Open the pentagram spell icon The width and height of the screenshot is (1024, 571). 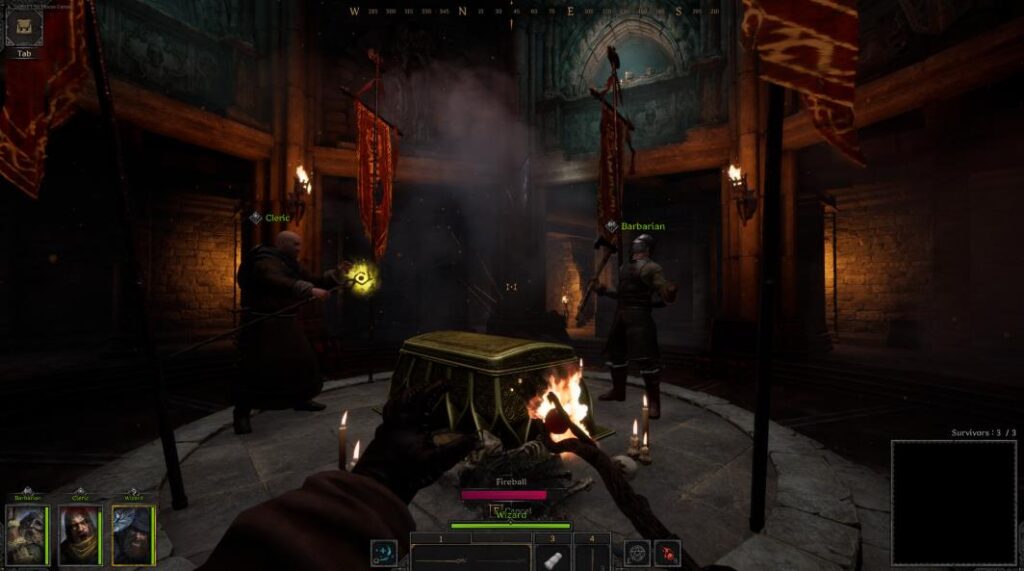pyautogui.click(x=637, y=552)
